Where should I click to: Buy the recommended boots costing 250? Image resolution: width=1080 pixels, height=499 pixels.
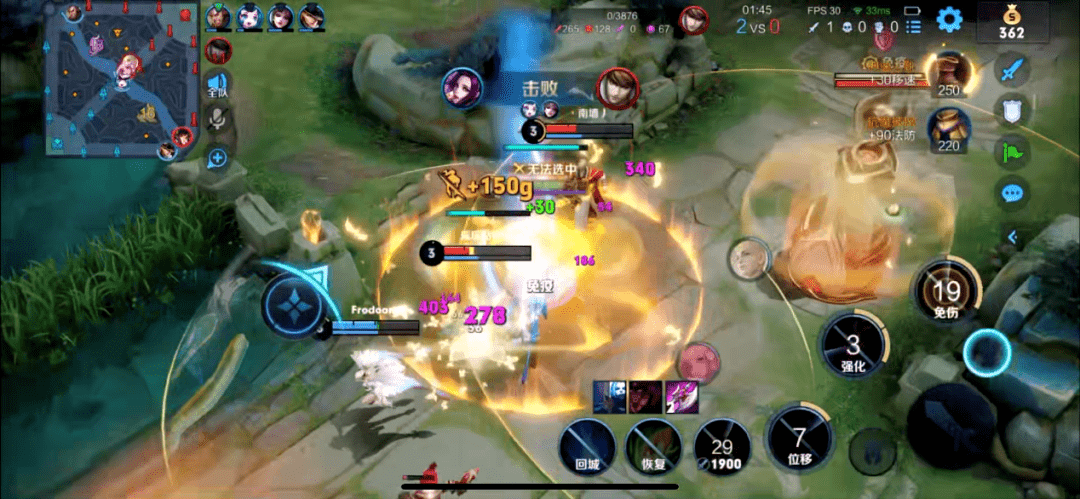tap(948, 72)
